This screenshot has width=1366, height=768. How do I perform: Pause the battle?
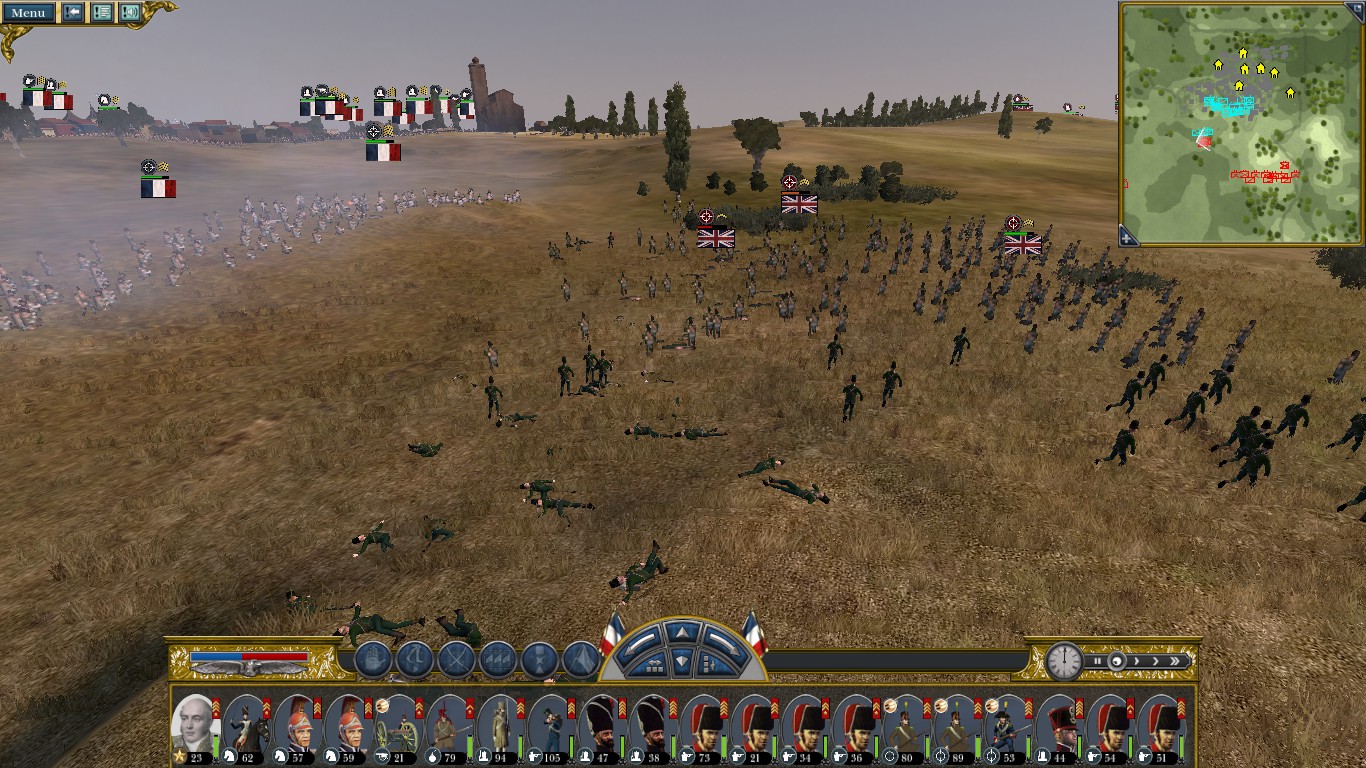pos(1097,661)
